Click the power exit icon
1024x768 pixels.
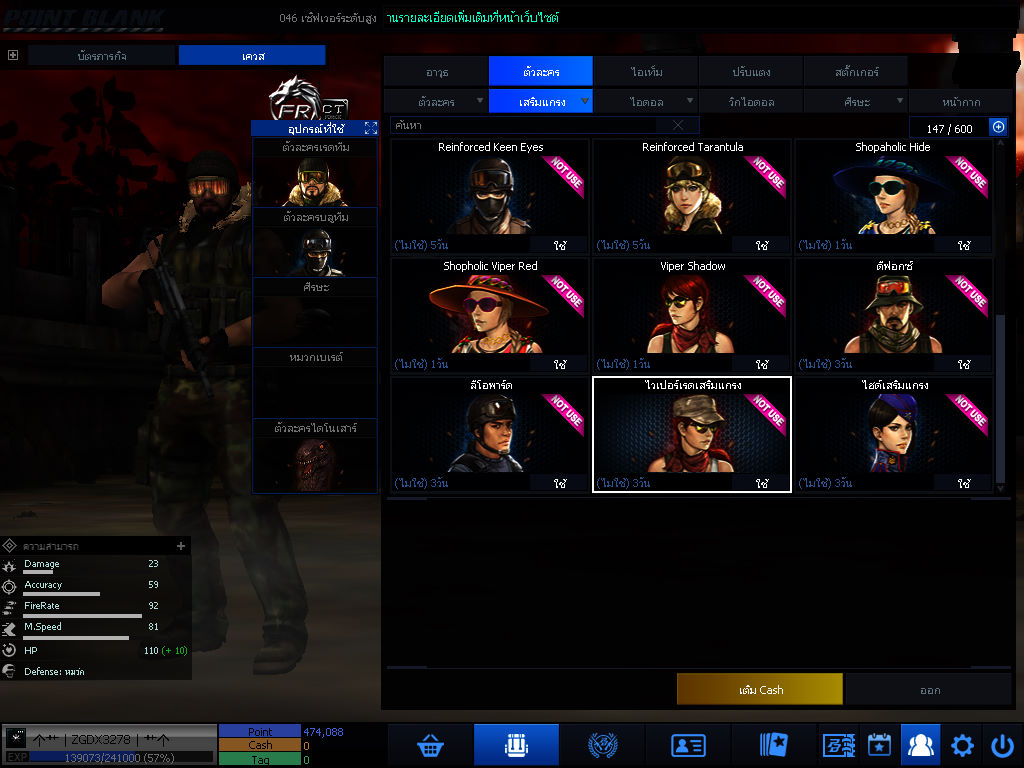[1002, 745]
